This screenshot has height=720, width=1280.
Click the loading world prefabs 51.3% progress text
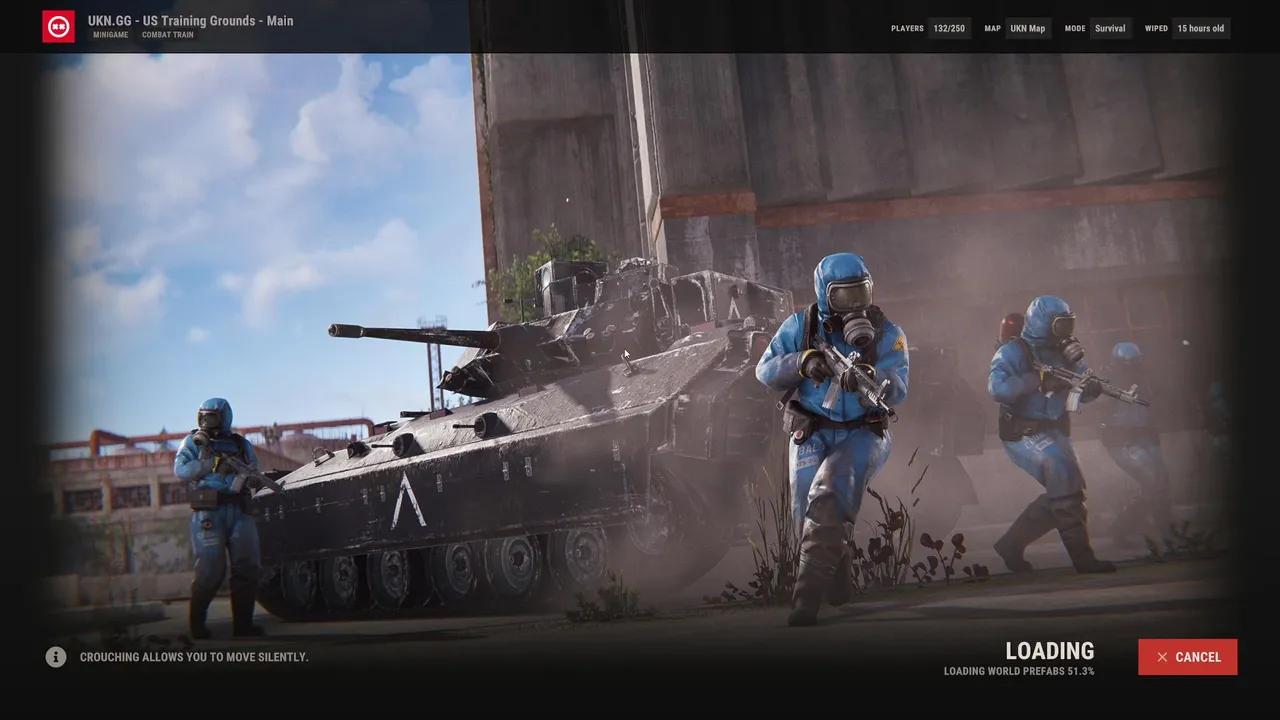point(1019,671)
